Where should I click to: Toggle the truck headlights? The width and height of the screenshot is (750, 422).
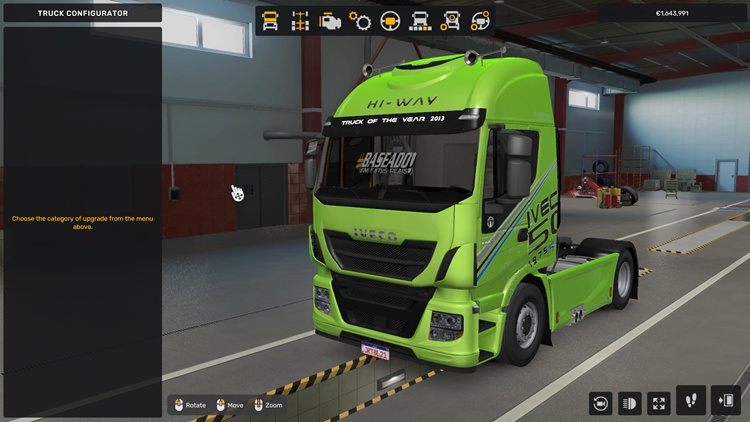click(630, 404)
